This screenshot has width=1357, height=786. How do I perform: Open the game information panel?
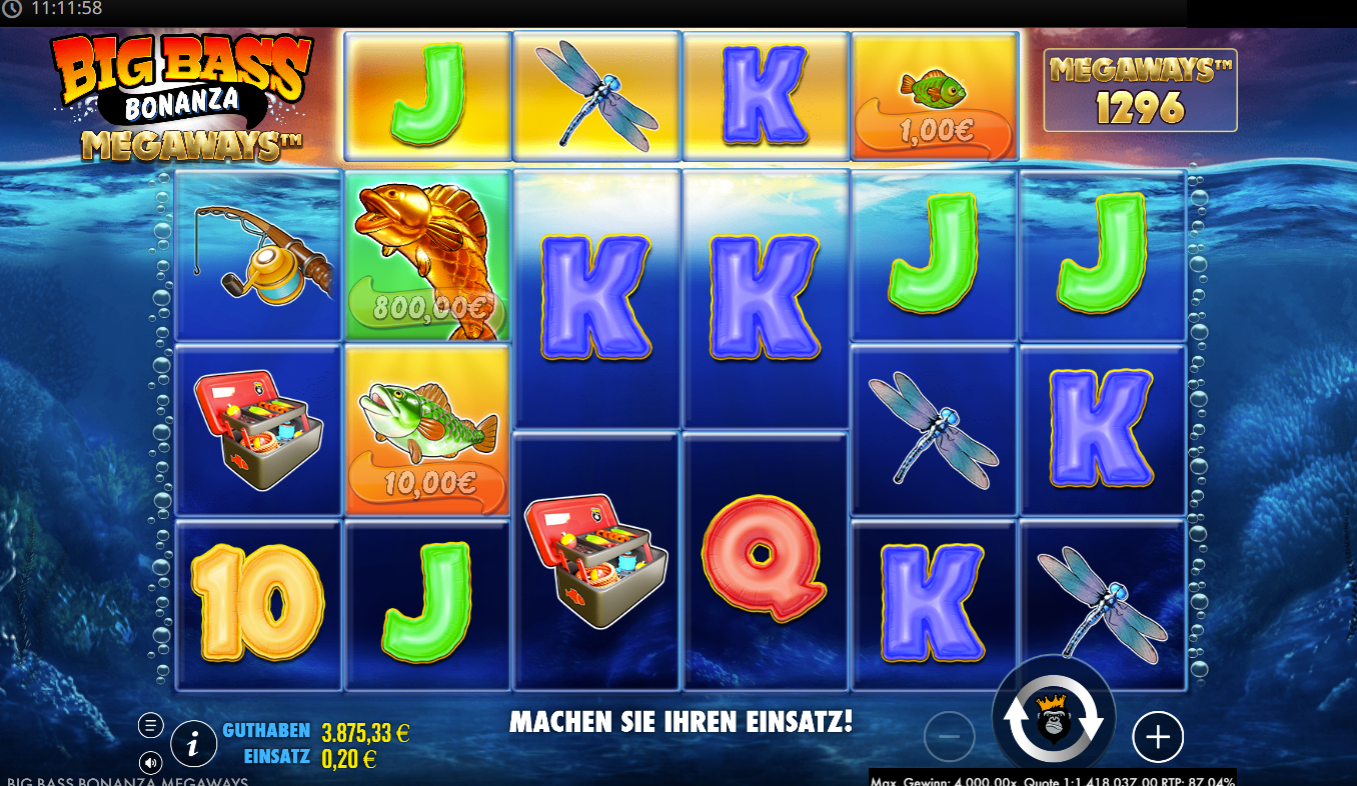pyautogui.click(x=194, y=743)
